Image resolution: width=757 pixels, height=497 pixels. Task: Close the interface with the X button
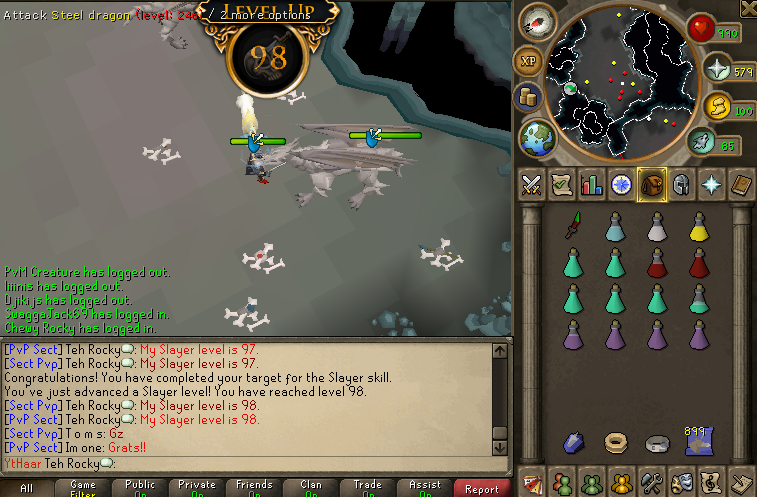pyautogui.click(x=748, y=9)
